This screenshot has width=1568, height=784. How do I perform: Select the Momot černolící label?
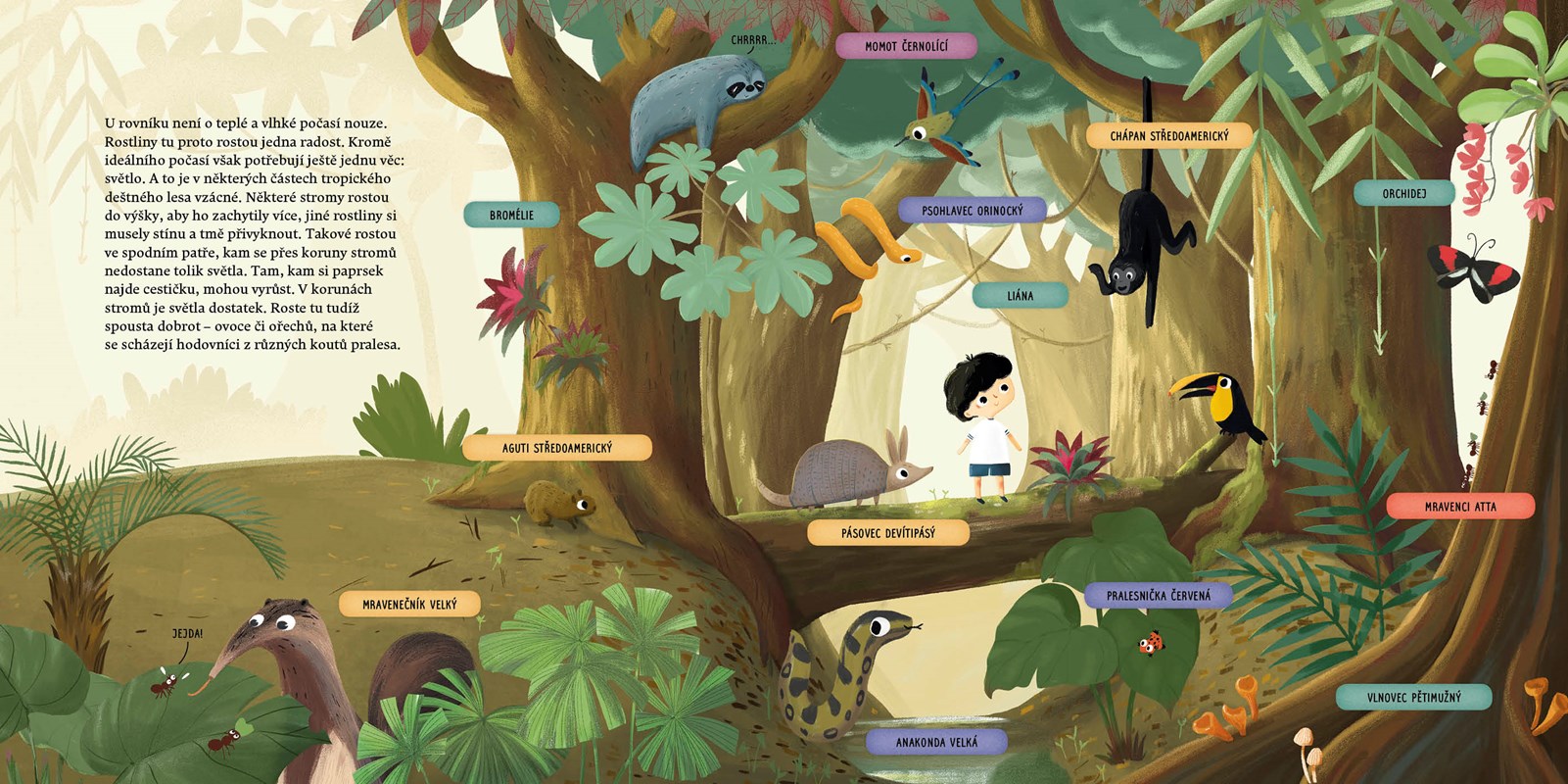906,46
